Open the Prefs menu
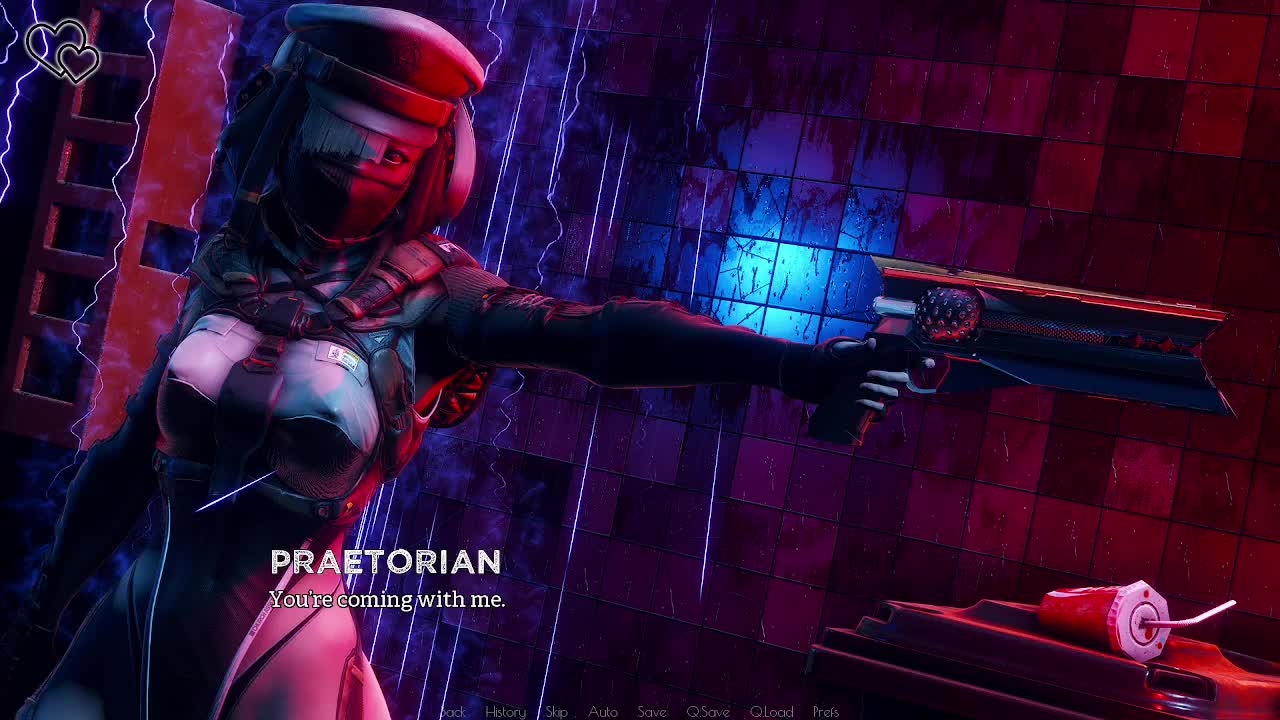The height and width of the screenshot is (720, 1280). pyautogui.click(x=826, y=712)
